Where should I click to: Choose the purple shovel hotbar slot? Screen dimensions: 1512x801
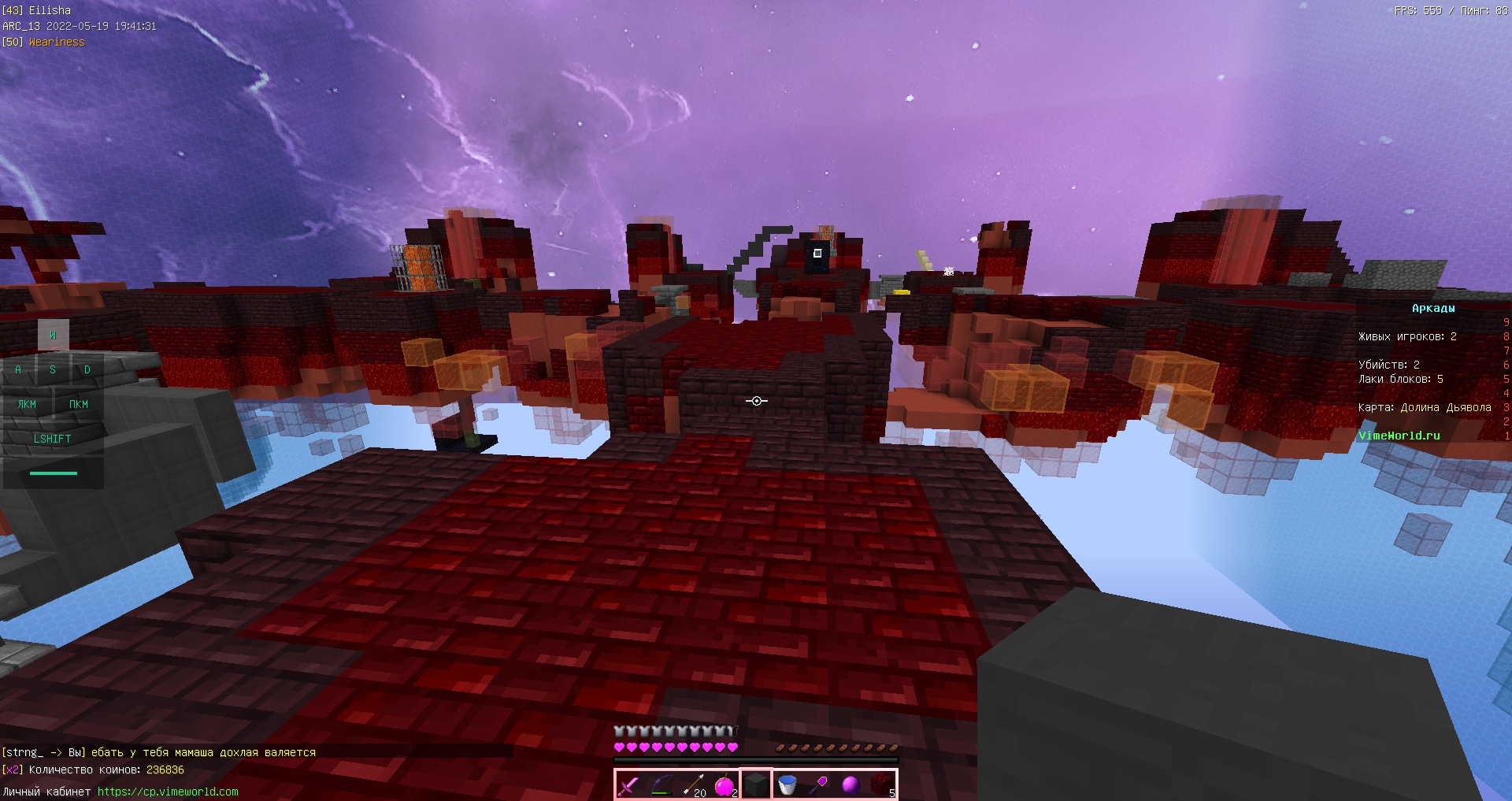[x=819, y=784]
